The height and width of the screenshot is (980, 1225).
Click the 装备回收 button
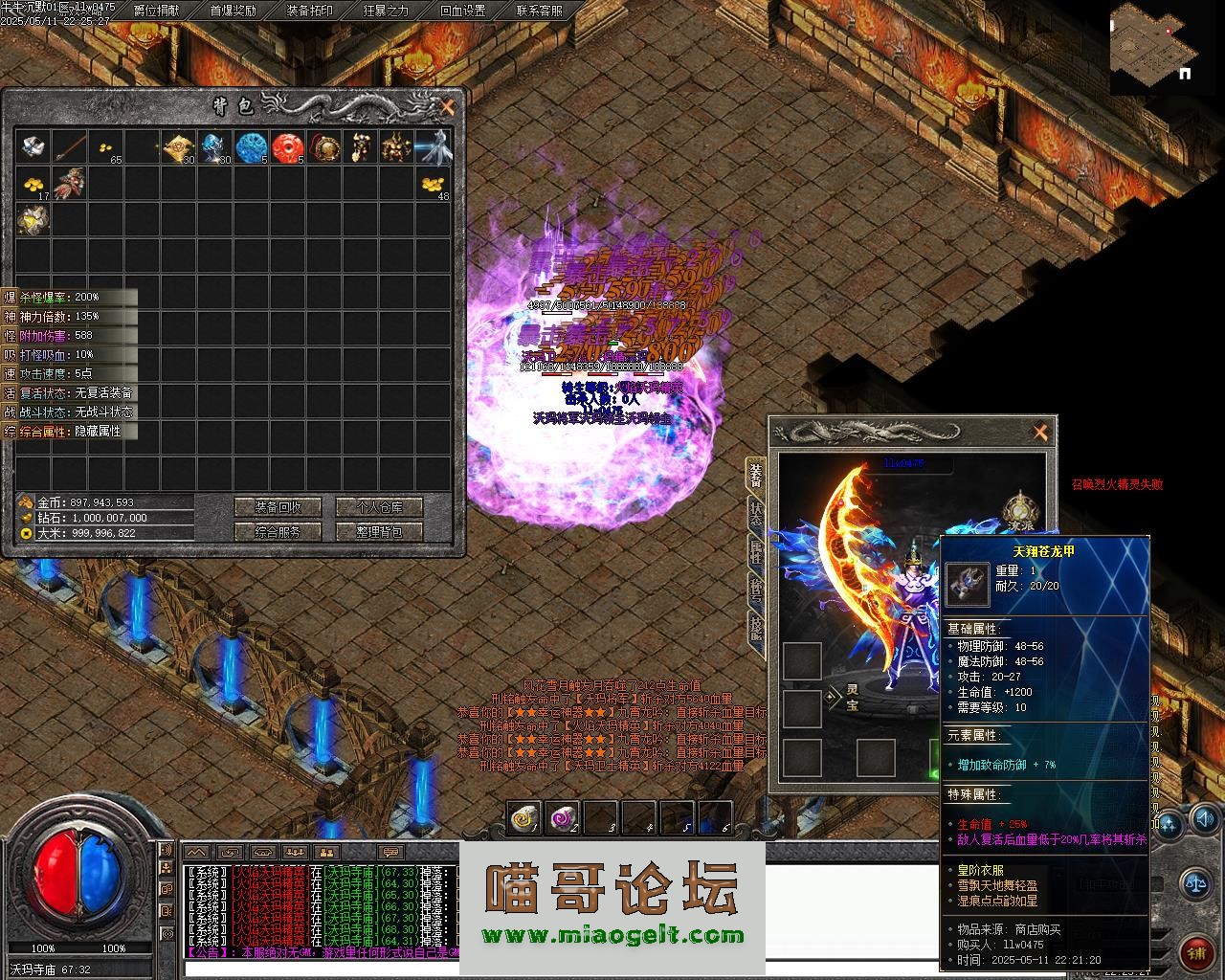pos(278,507)
